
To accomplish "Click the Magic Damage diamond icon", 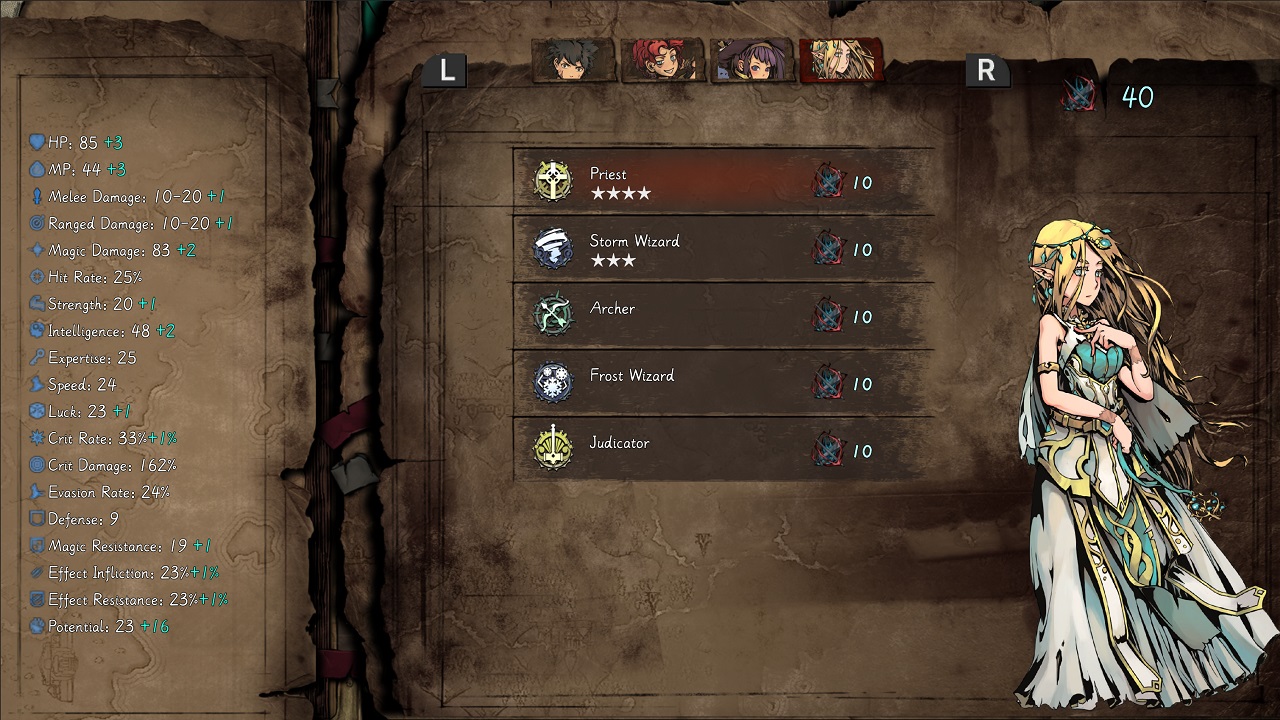I will [38, 250].
